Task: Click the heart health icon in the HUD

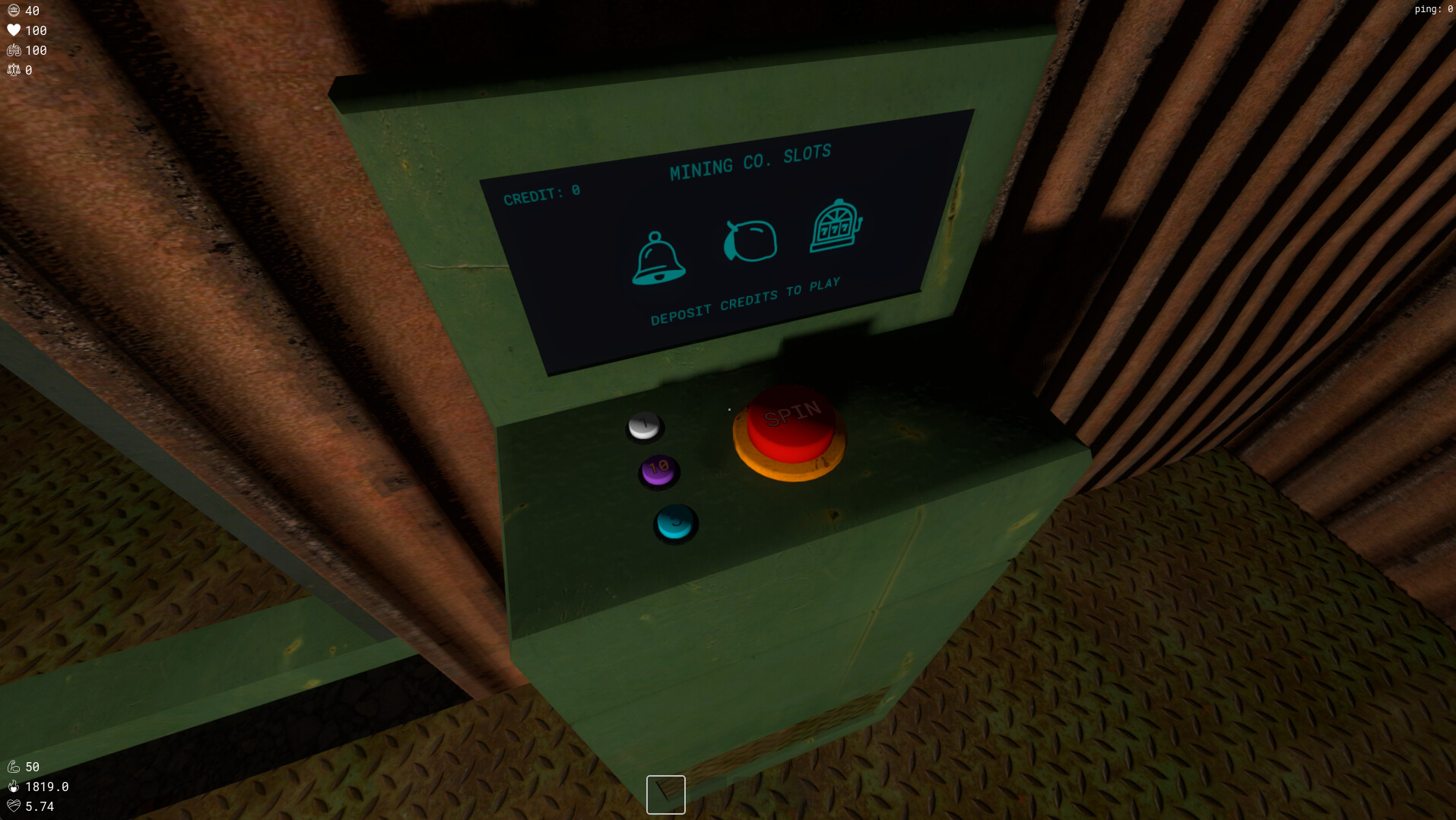Action: tap(13, 30)
